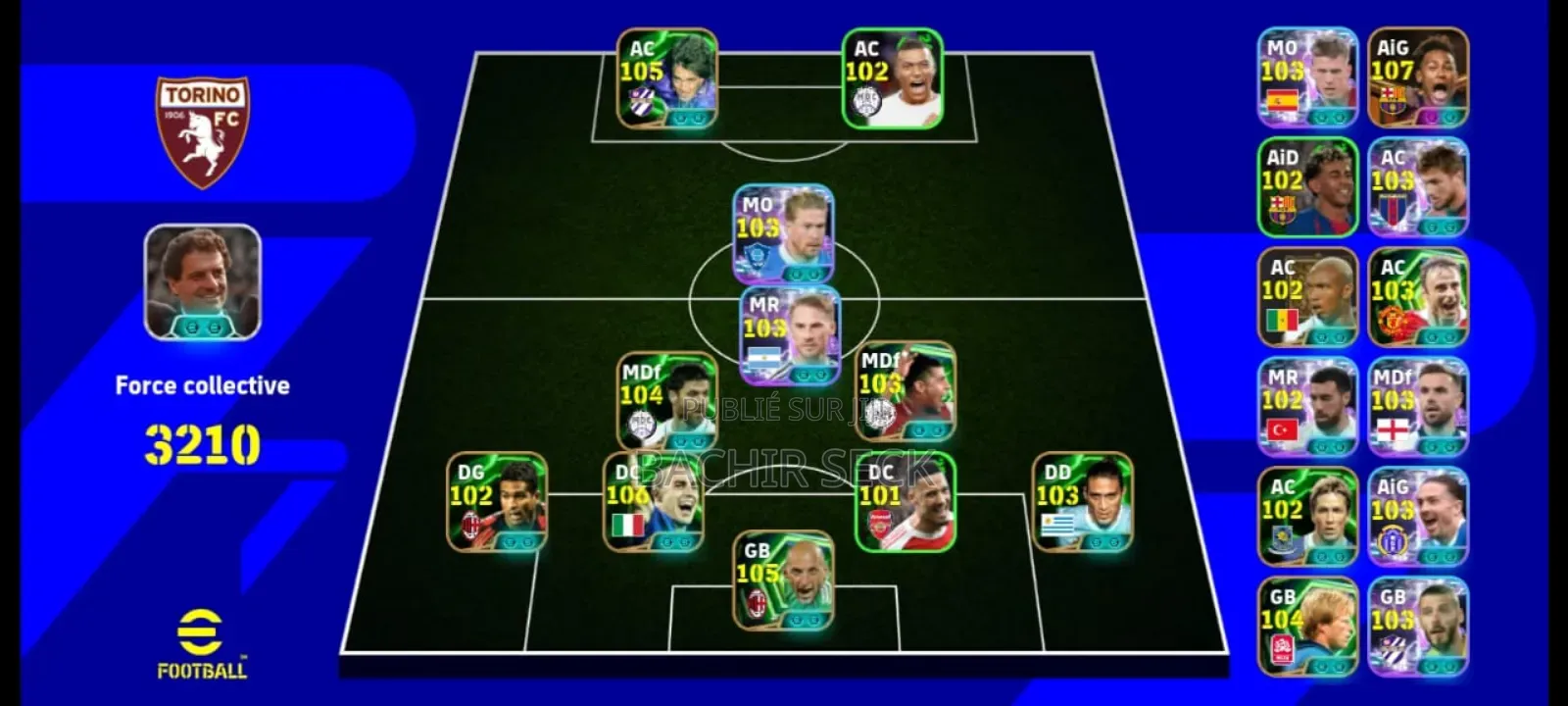Open the AC 103 Manchester United forward card

(1418, 296)
